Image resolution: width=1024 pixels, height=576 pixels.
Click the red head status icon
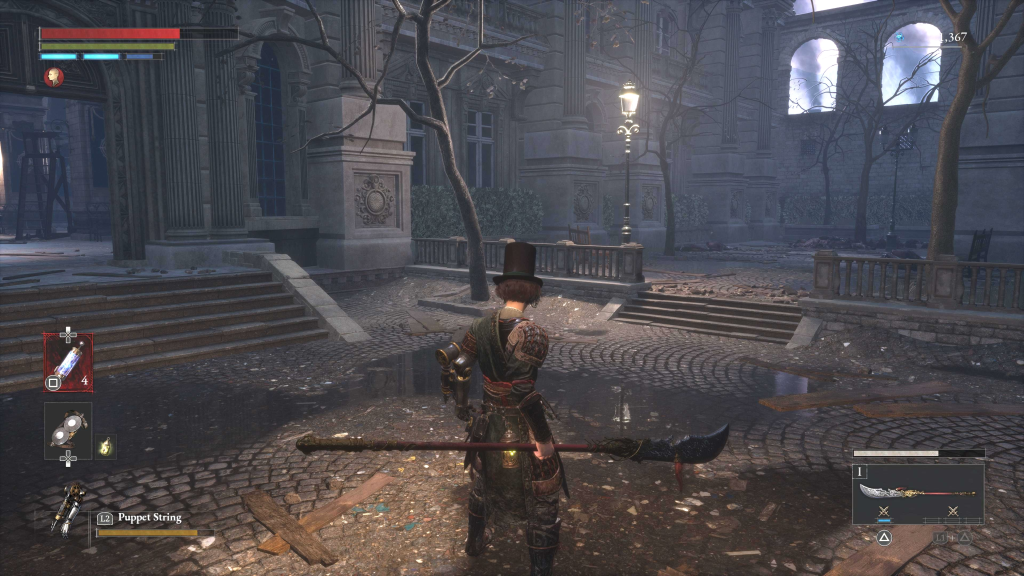coord(54,76)
